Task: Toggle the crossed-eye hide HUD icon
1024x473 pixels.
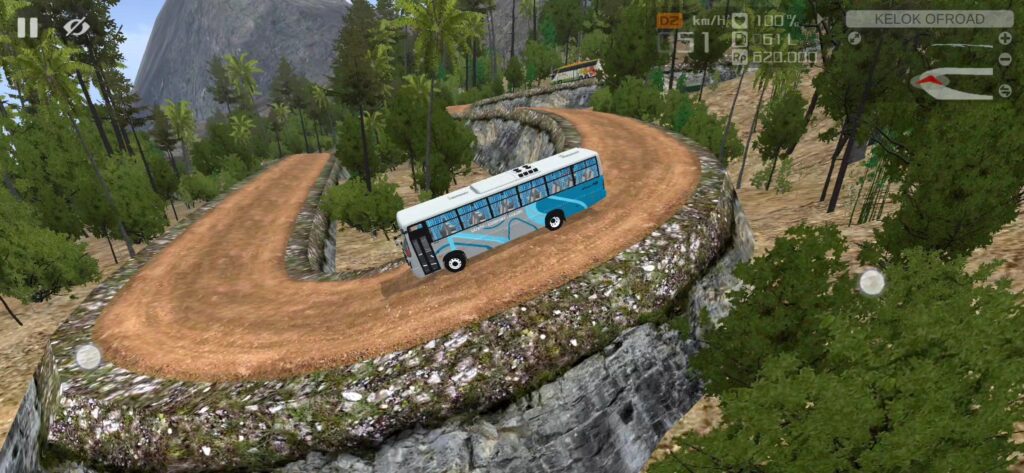Action: coord(76,27)
